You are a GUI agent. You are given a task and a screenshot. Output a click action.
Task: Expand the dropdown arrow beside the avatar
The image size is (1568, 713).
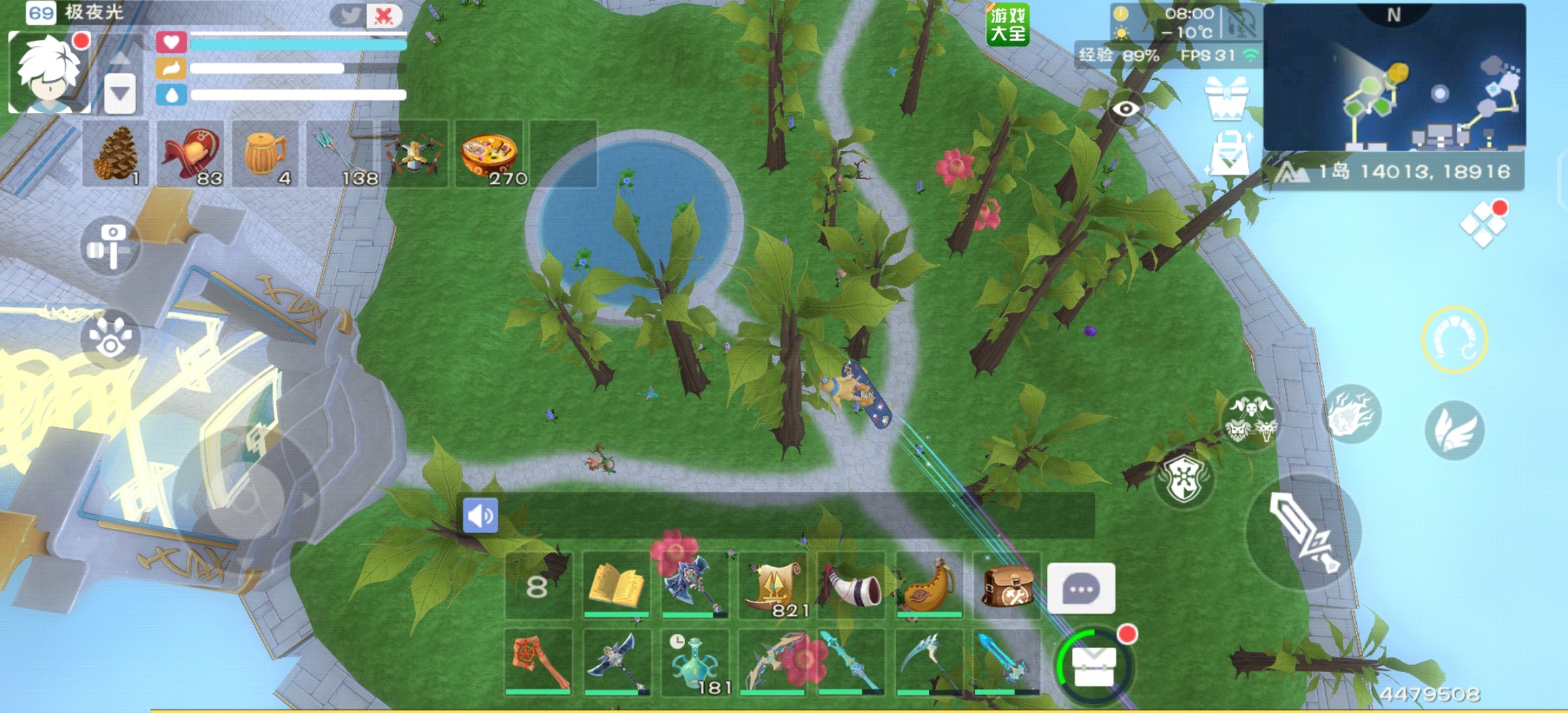coord(120,93)
